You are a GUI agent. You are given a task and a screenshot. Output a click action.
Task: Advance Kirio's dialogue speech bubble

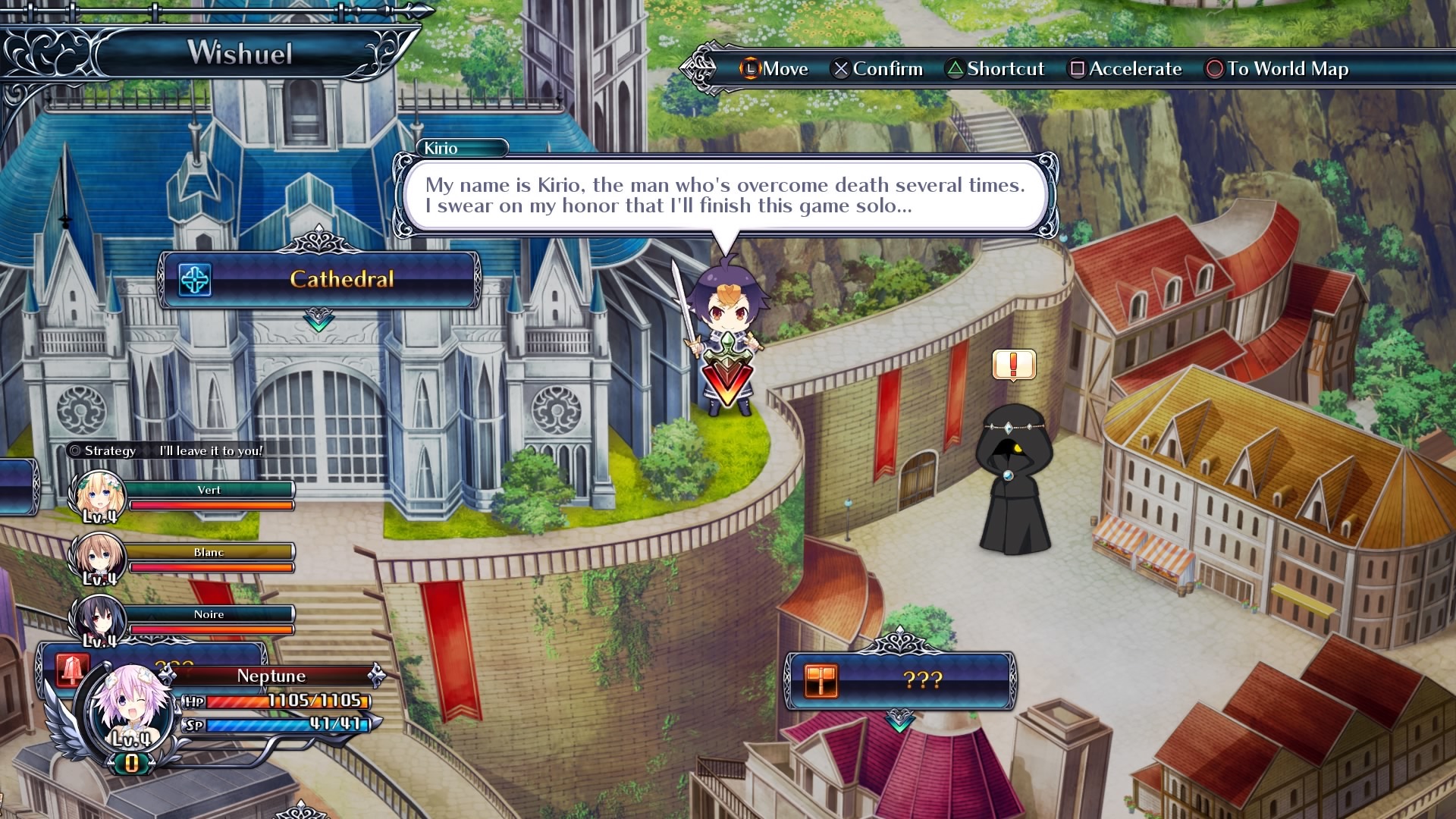(x=724, y=196)
